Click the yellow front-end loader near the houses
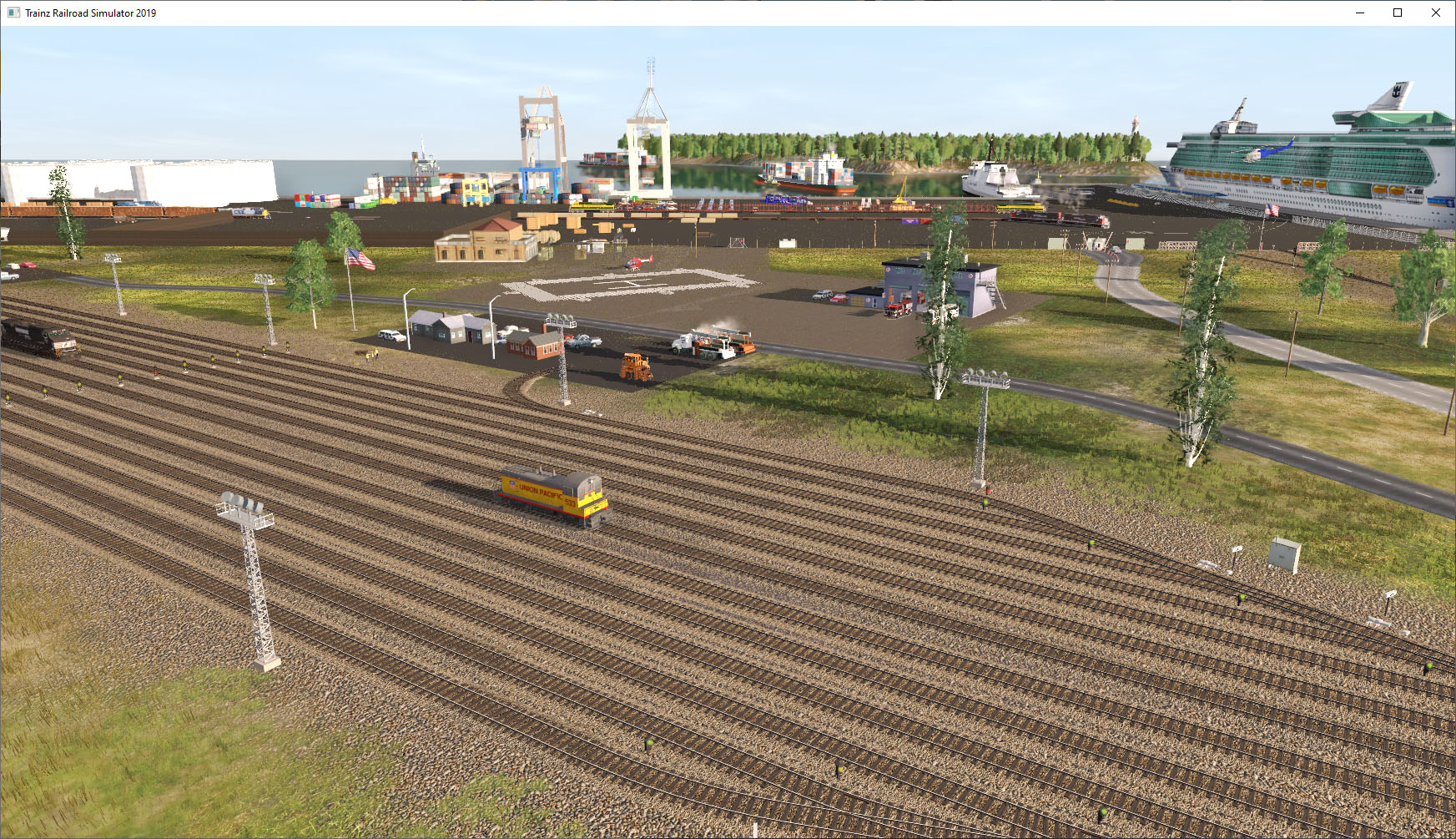The image size is (1456, 839). click(634, 367)
